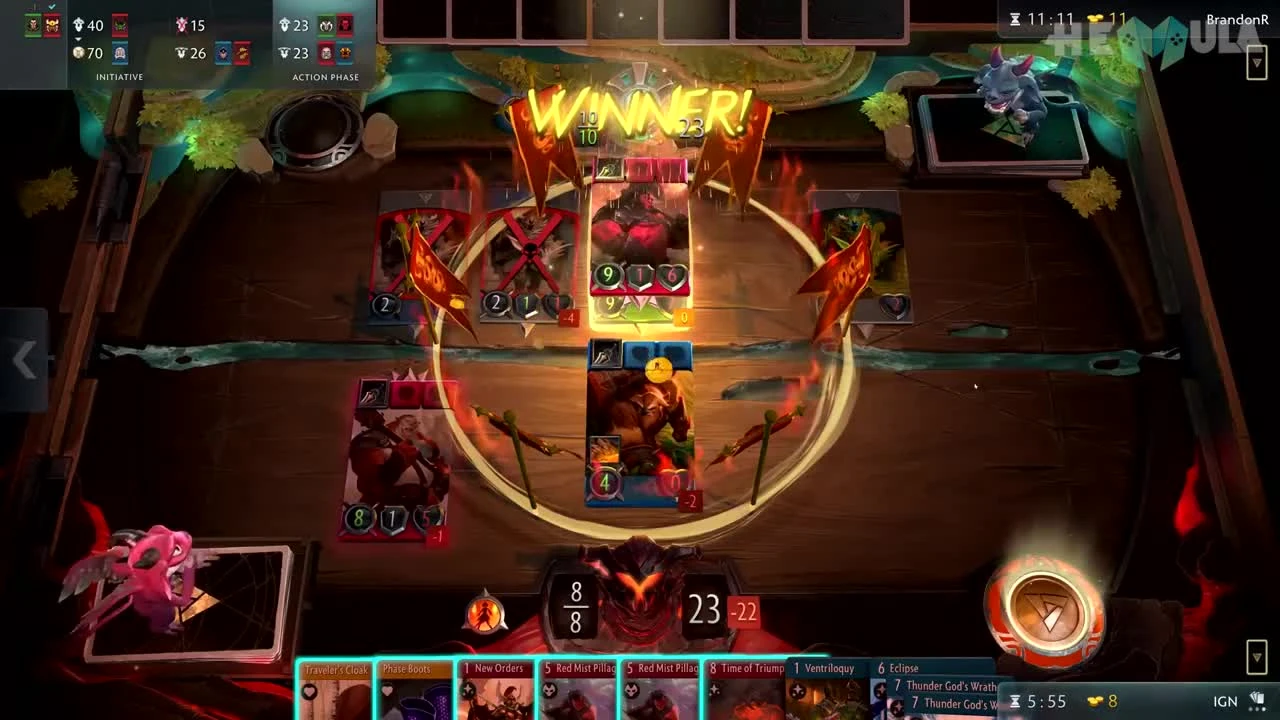Viewport: 1280px width, 720px height.
Task: Click the gold coins counter
Action: (x=1097, y=17)
